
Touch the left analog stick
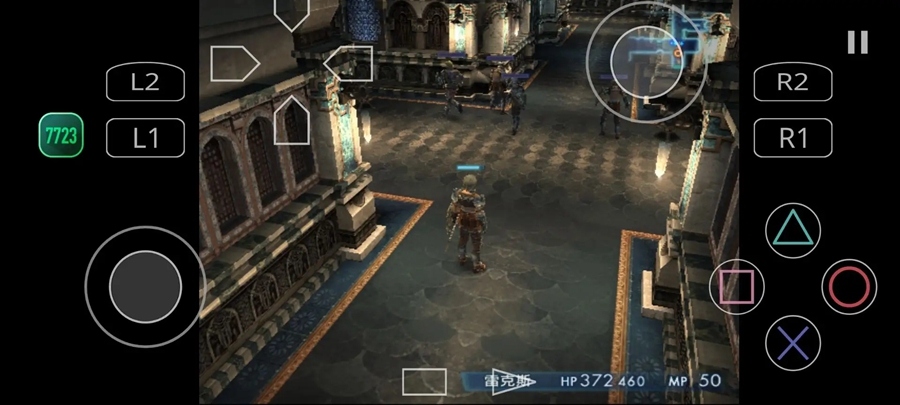[145, 287]
